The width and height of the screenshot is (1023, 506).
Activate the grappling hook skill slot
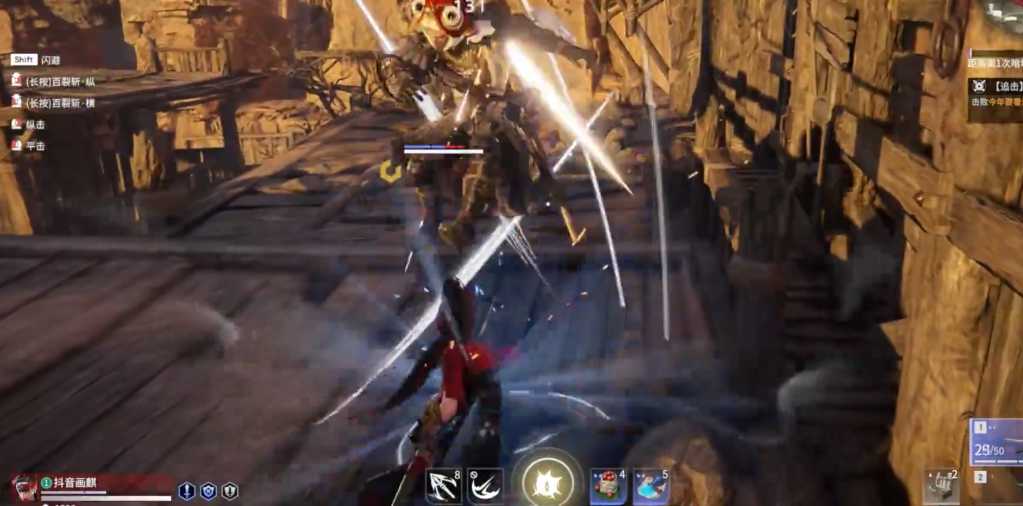[441, 486]
